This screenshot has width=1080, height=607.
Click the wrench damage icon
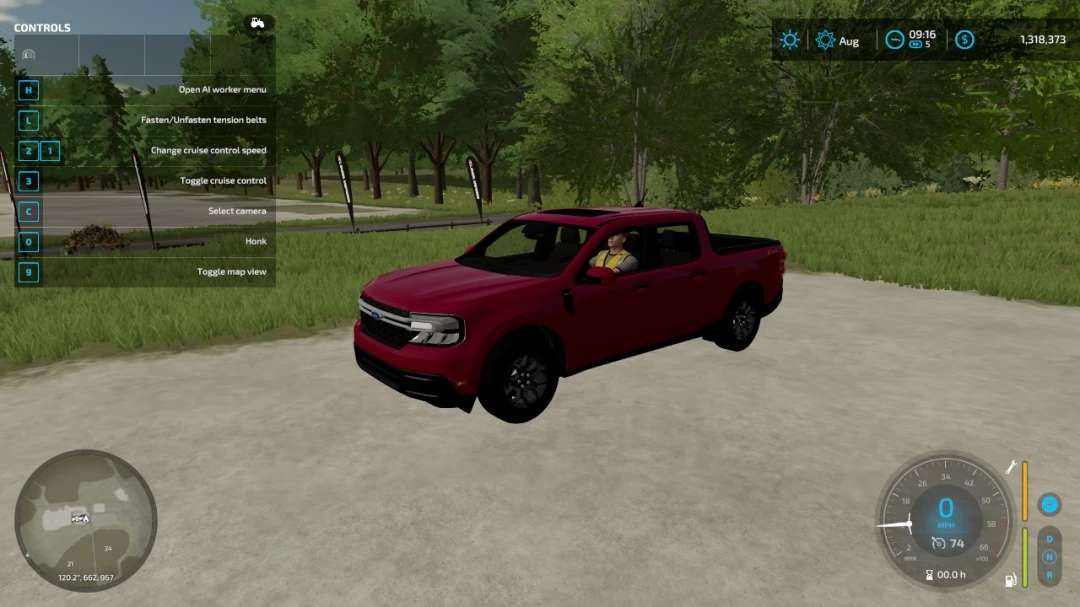pos(1012,467)
